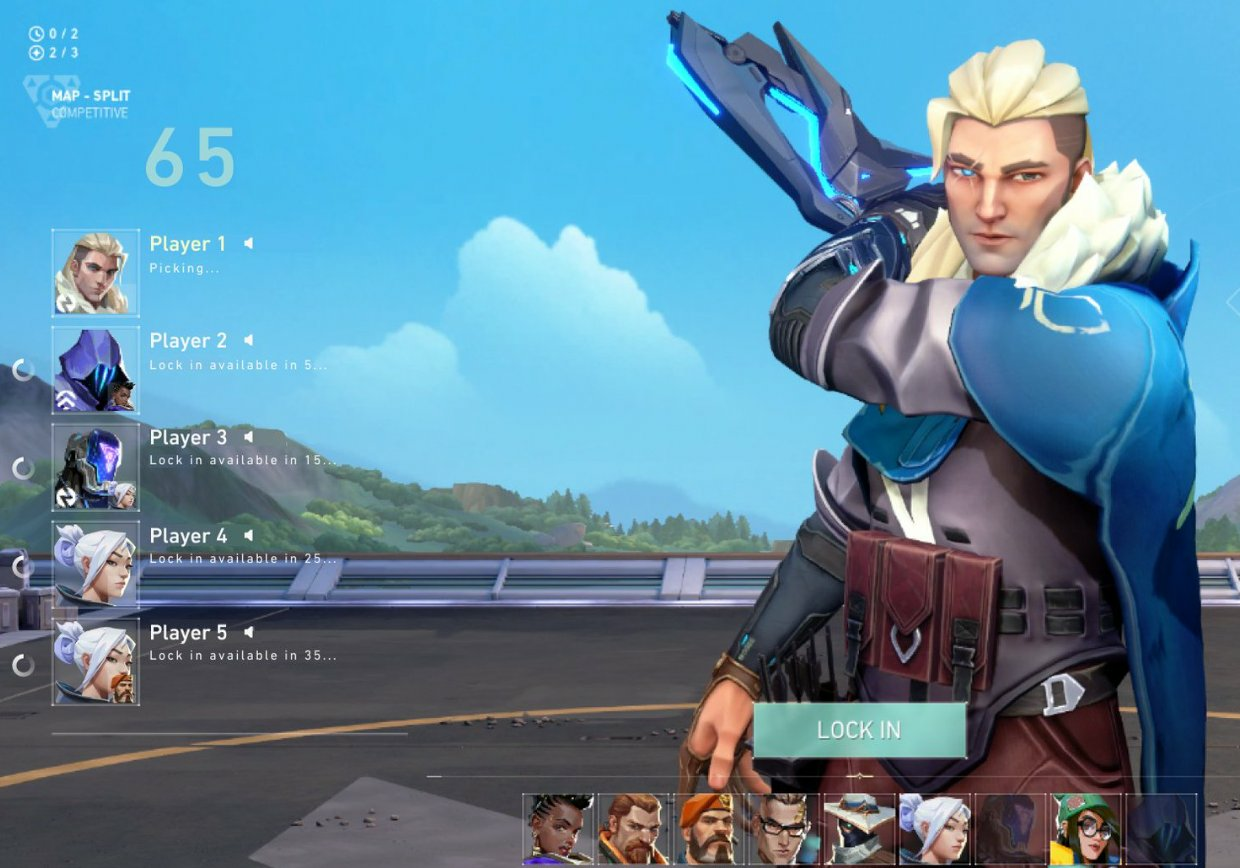Lock in the selected agent
The width and height of the screenshot is (1240, 868).
(859, 730)
